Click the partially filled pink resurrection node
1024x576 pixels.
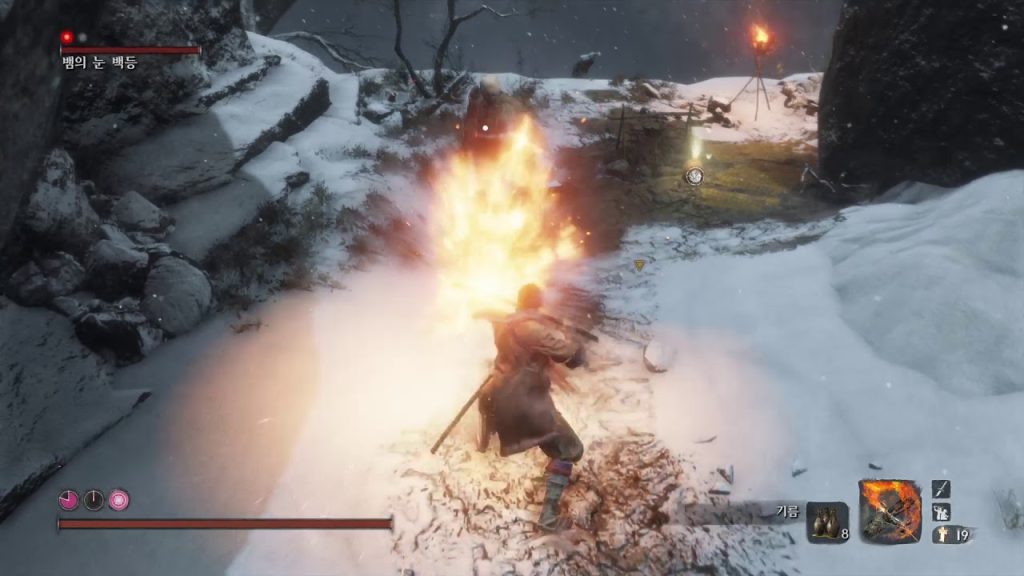[69, 500]
